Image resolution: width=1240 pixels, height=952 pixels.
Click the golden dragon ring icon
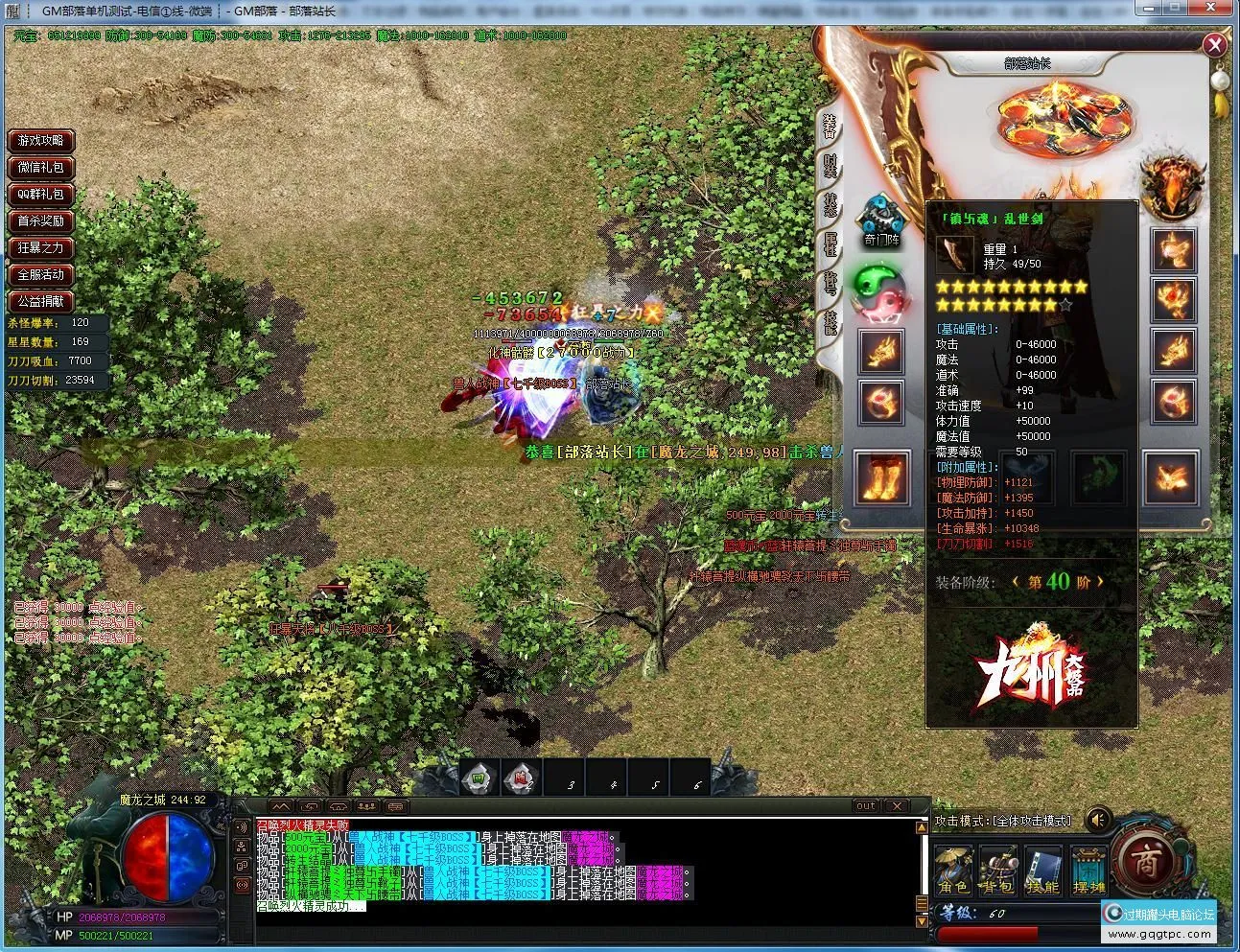tap(880, 353)
